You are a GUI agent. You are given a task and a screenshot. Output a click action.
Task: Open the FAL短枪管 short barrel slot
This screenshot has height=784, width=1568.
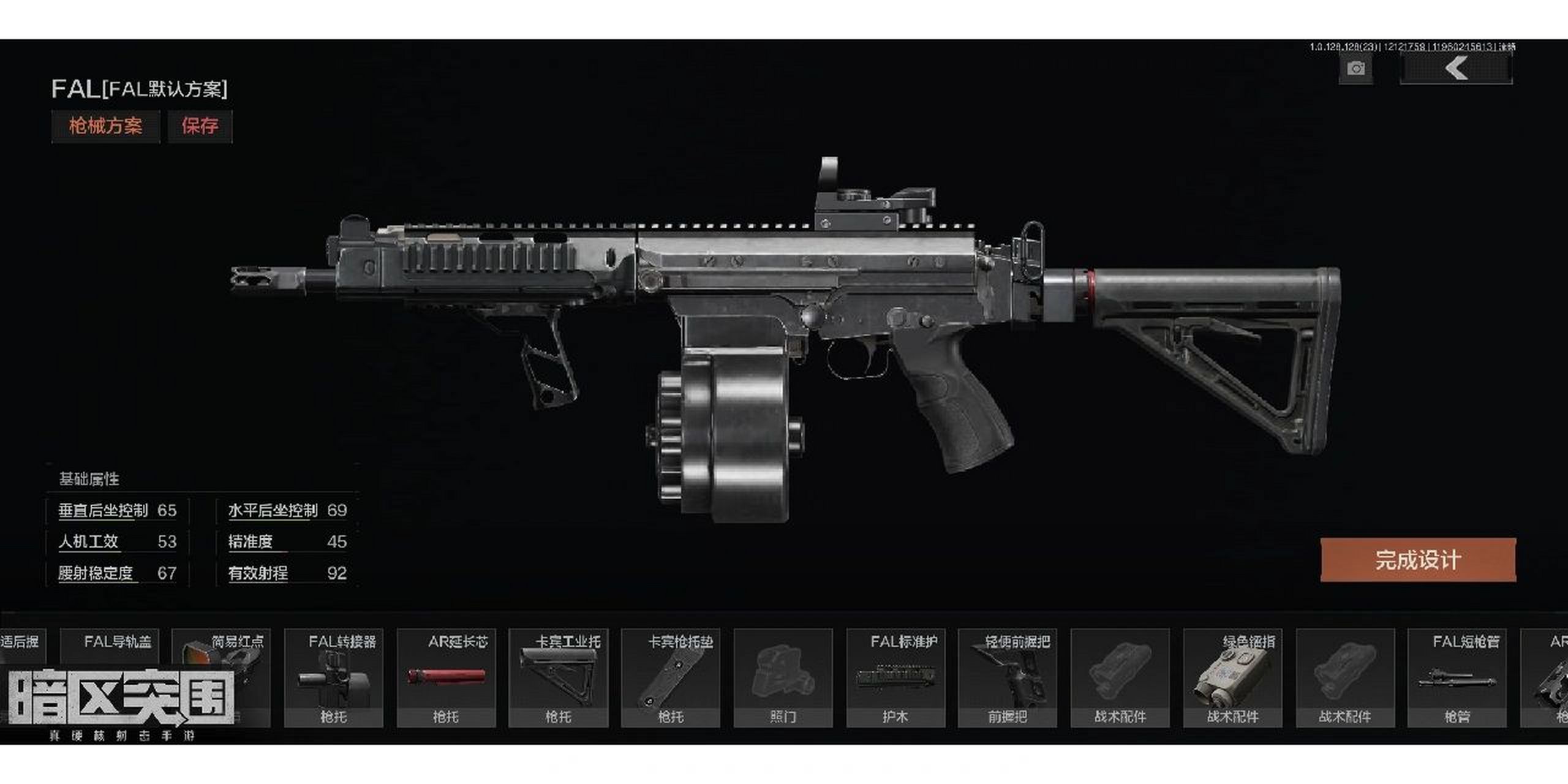point(1457,677)
